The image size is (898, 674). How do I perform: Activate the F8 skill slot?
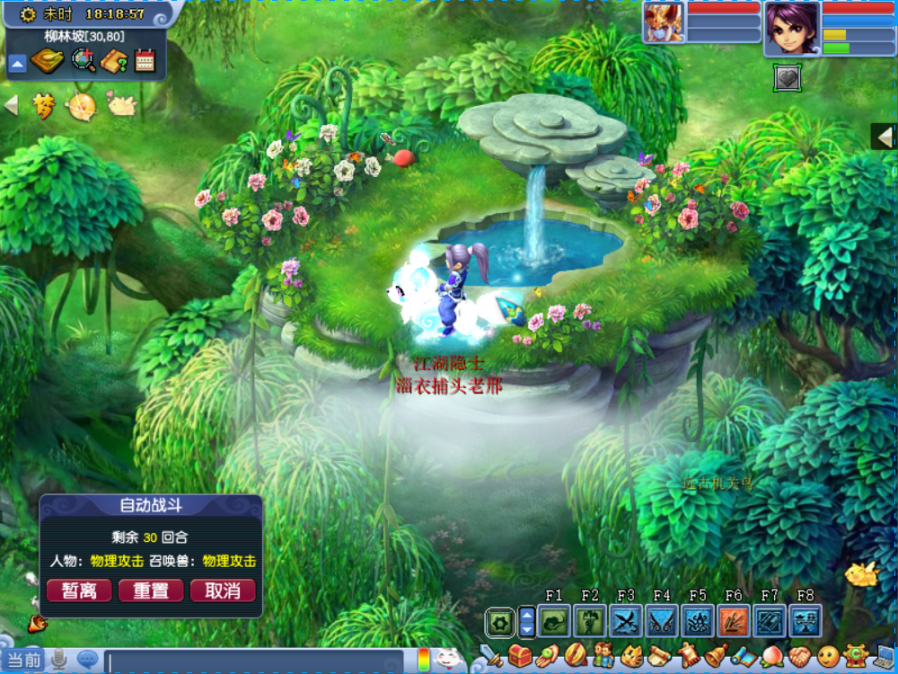(805, 622)
